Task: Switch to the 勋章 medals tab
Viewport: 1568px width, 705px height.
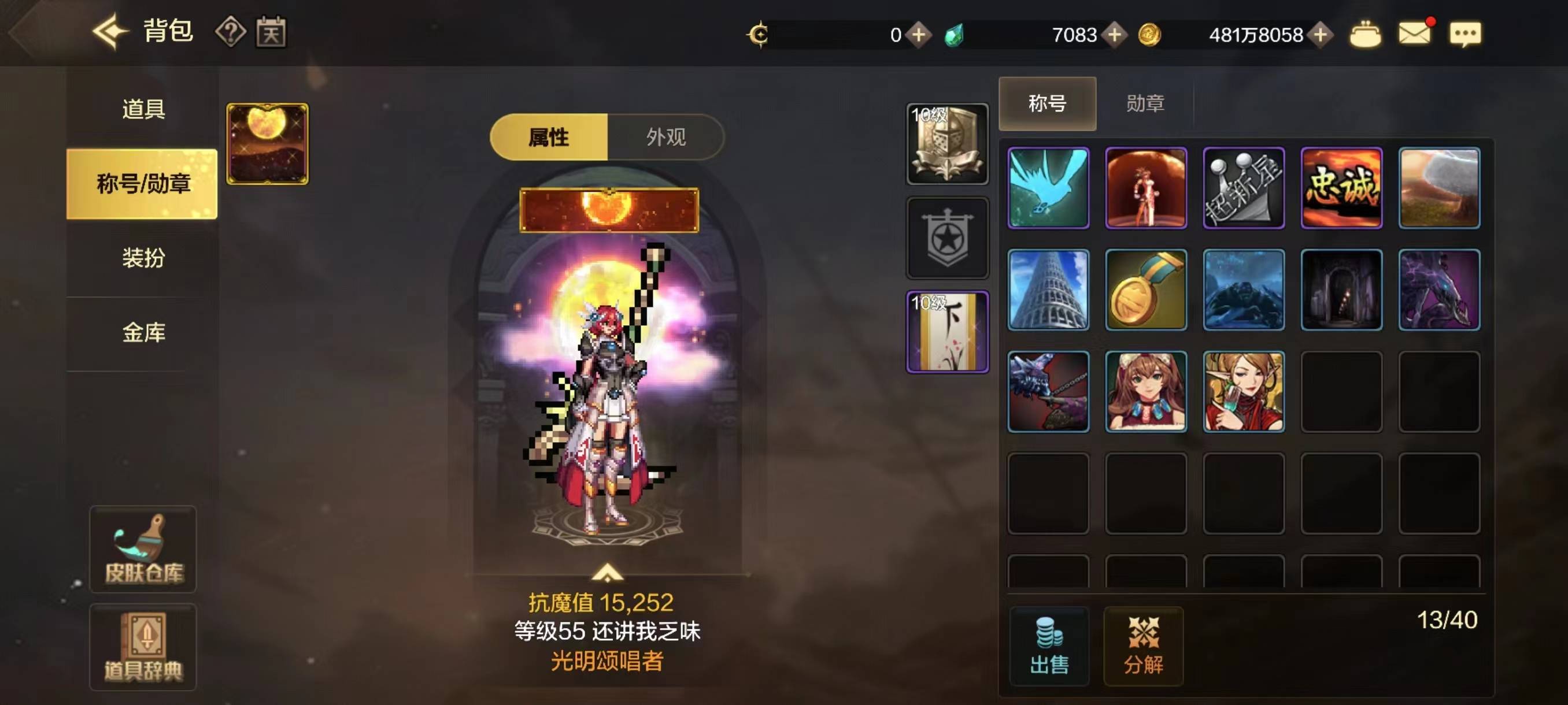Action: coord(1147,104)
